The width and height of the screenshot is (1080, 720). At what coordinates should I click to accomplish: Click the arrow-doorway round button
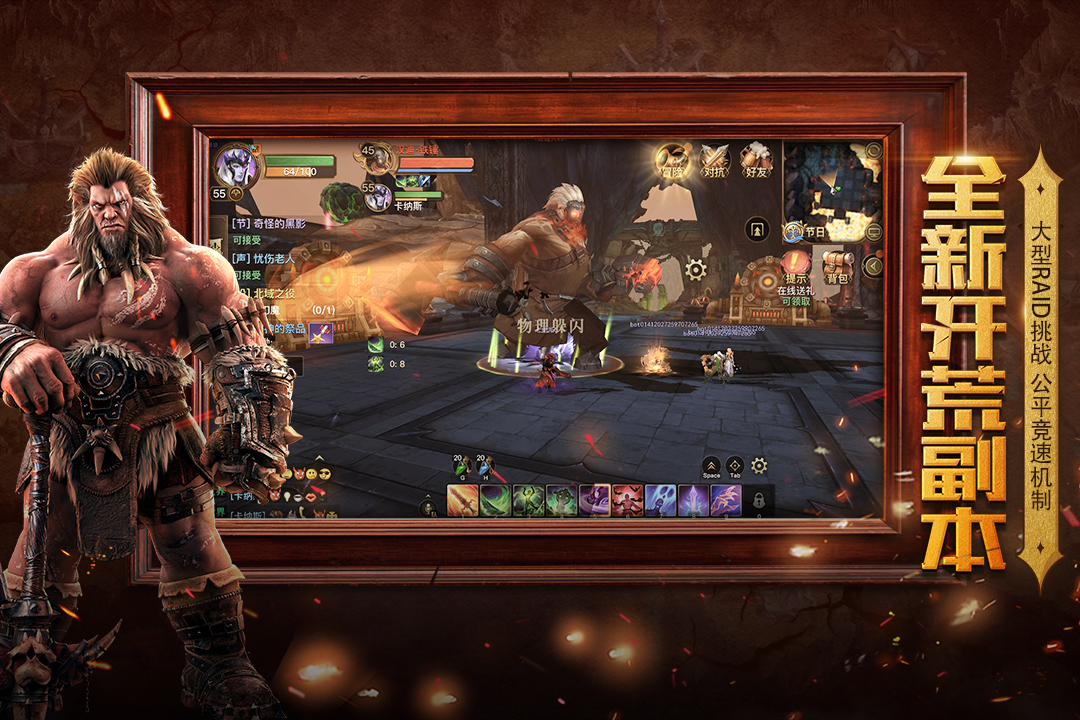758,229
